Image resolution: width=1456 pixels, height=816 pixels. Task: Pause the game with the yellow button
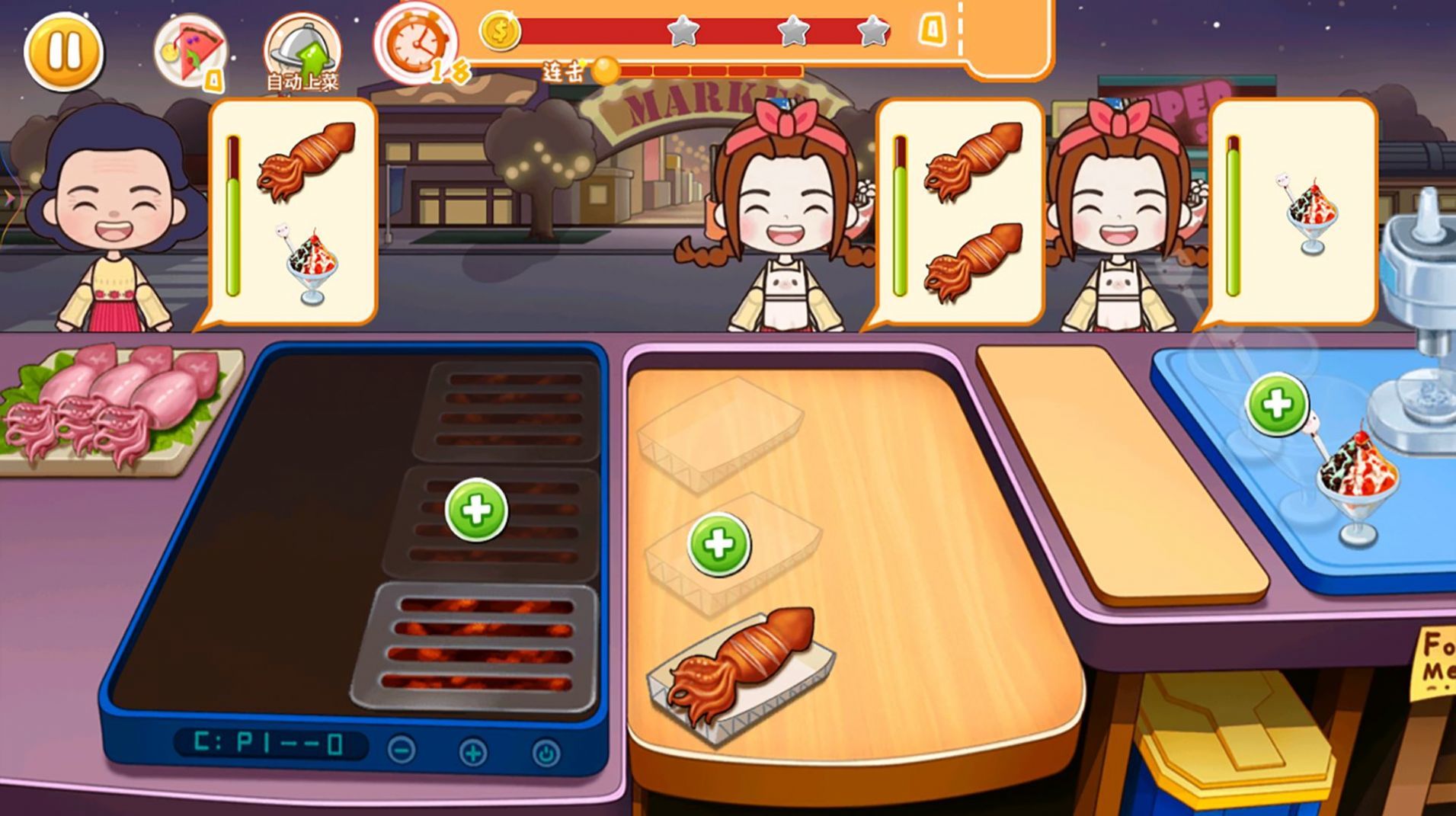[x=63, y=51]
